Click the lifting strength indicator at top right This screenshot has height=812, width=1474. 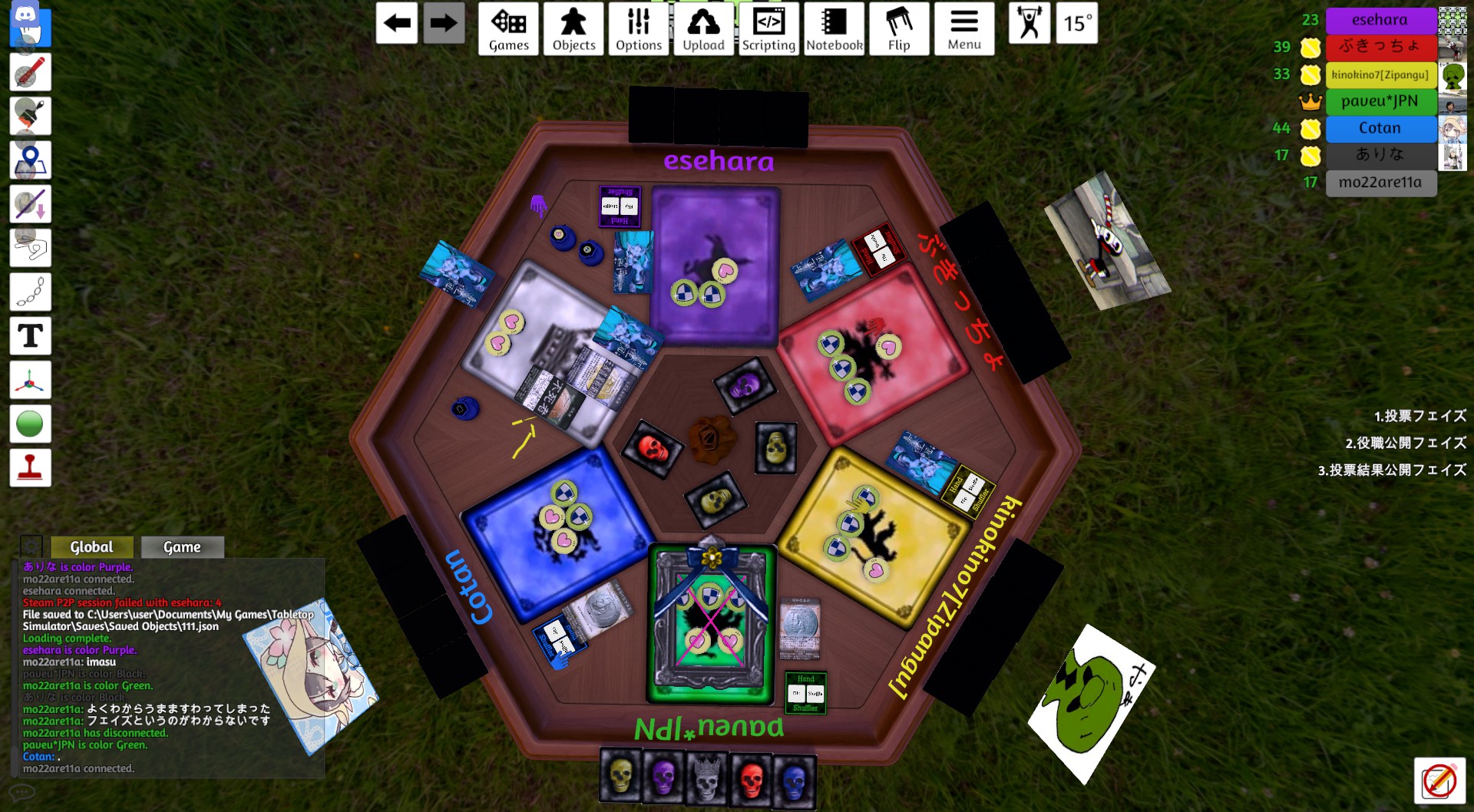[x=1029, y=23]
